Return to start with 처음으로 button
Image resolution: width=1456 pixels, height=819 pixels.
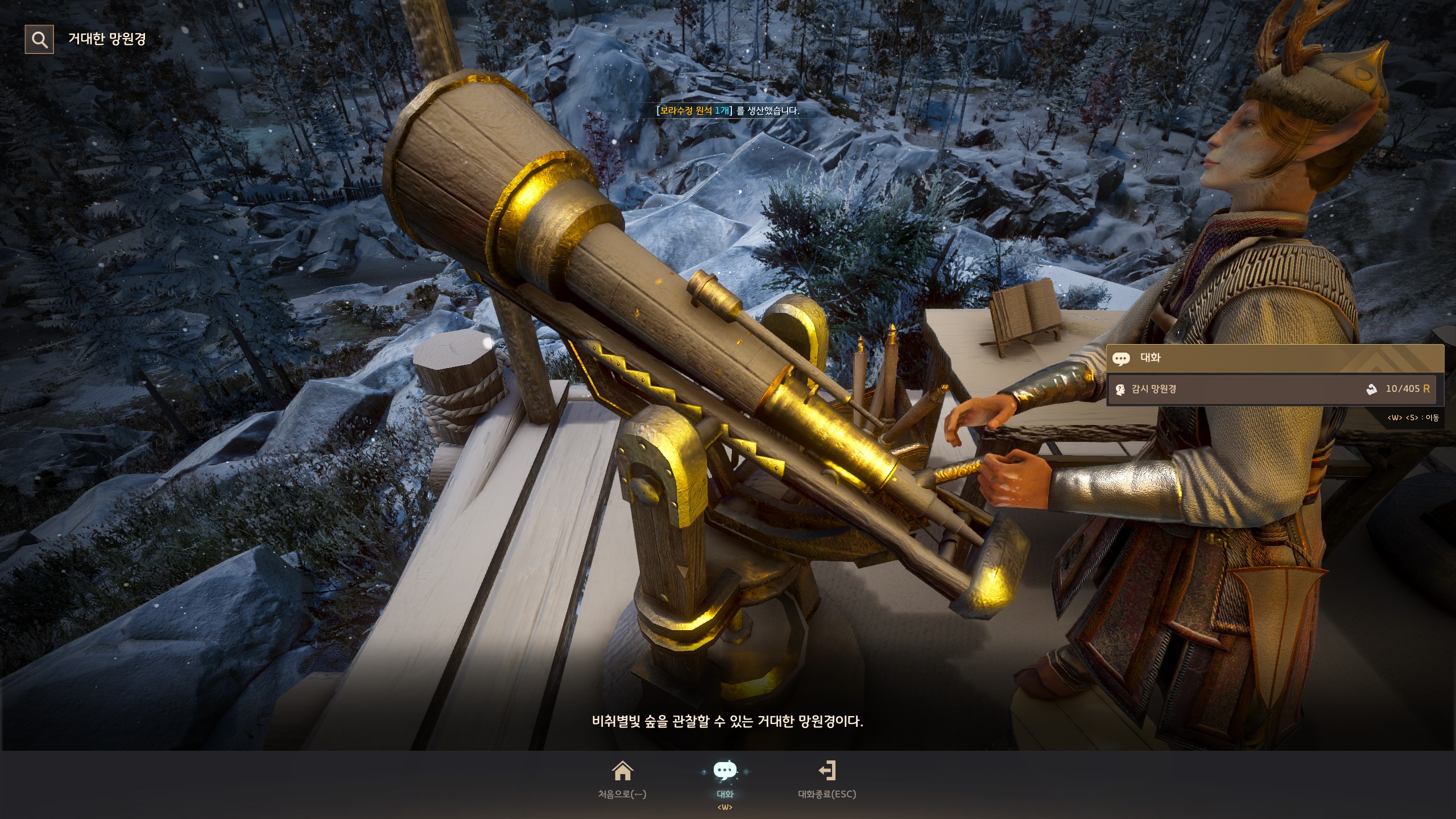coord(622,780)
